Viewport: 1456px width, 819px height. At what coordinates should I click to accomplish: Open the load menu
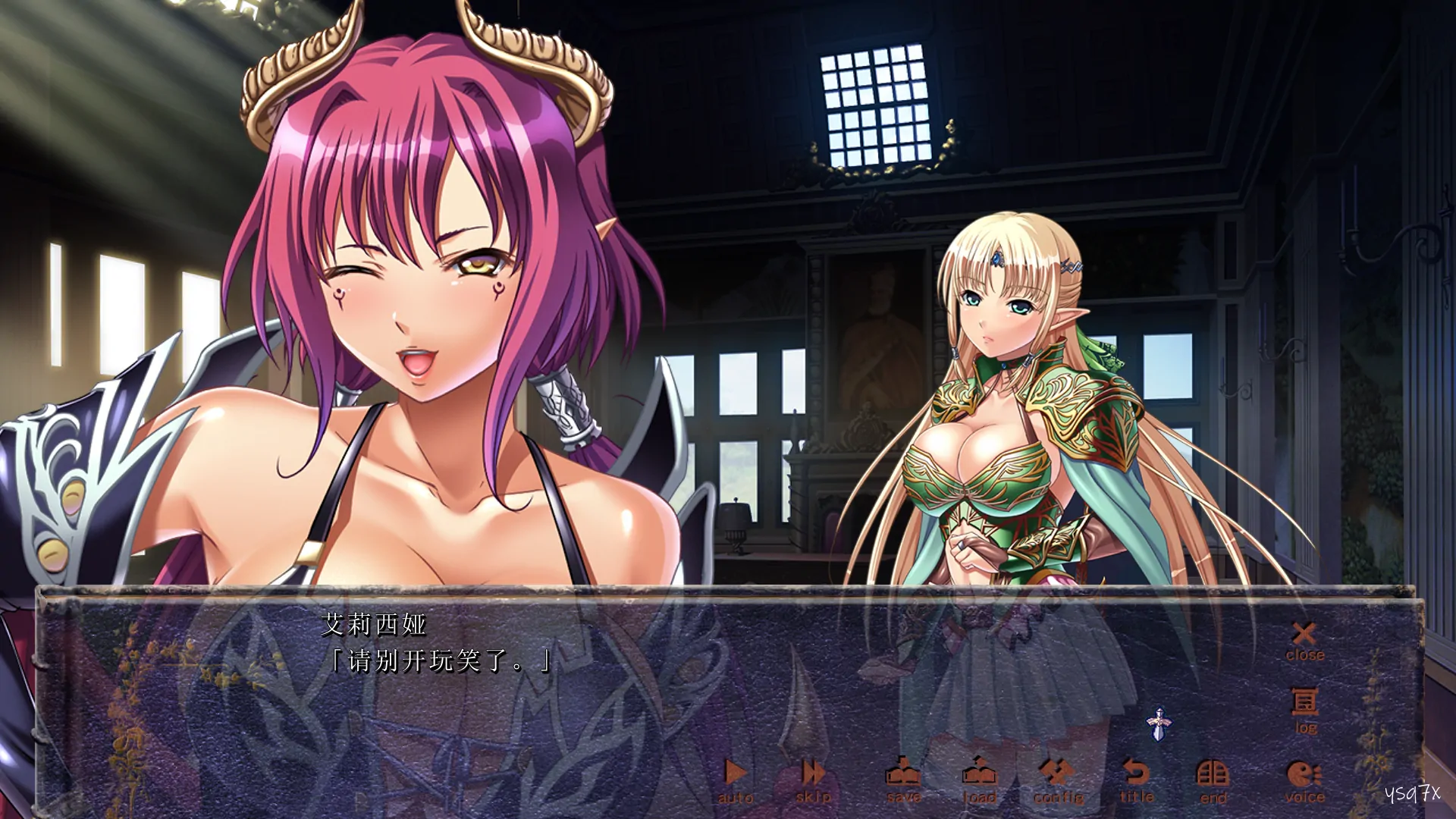point(979,780)
